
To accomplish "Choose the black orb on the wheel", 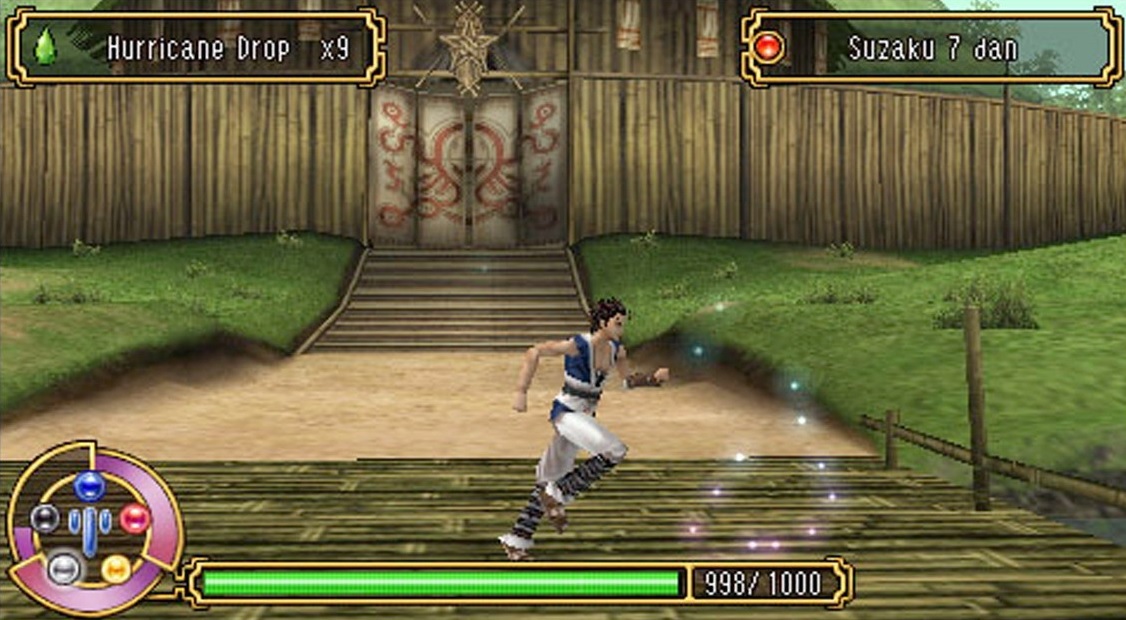I will [x=45, y=518].
